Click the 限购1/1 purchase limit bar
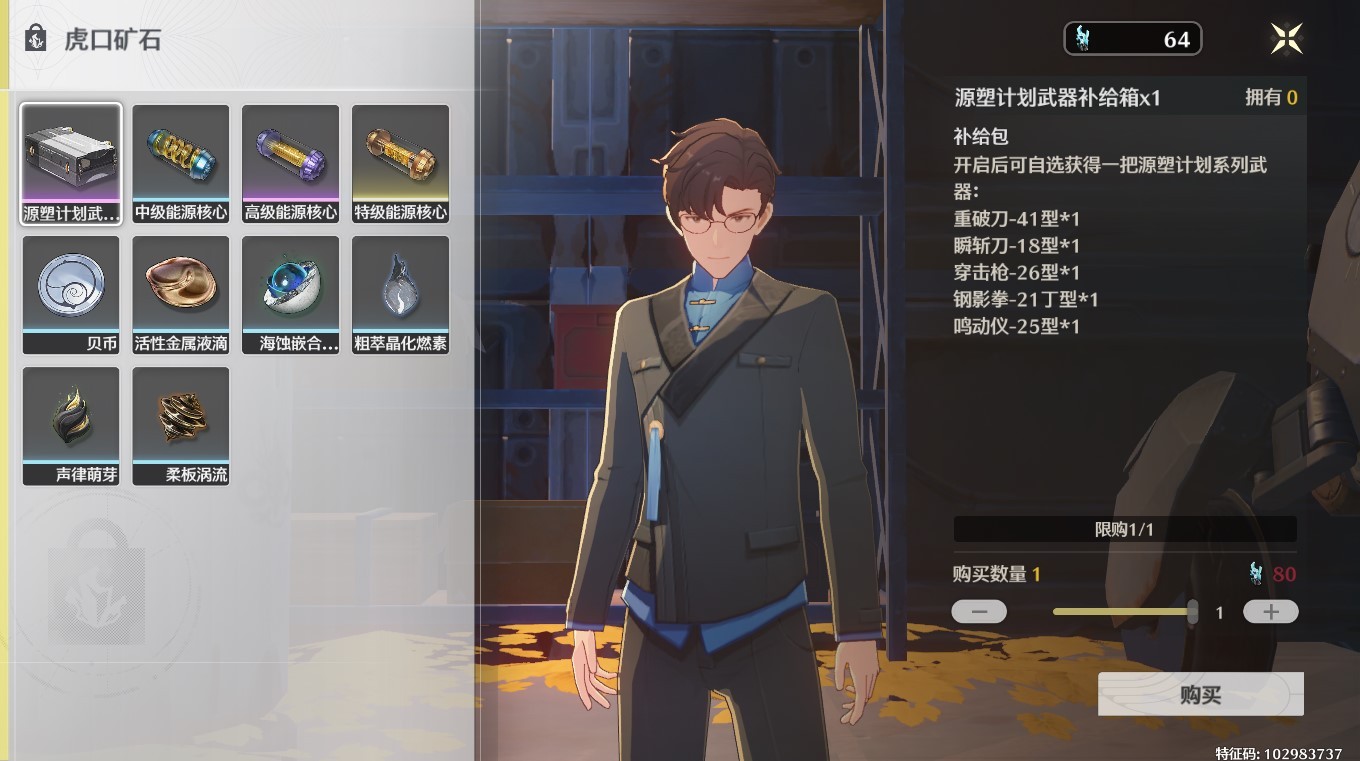Image resolution: width=1360 pixels, height=761 pixels. [1124, 529]
